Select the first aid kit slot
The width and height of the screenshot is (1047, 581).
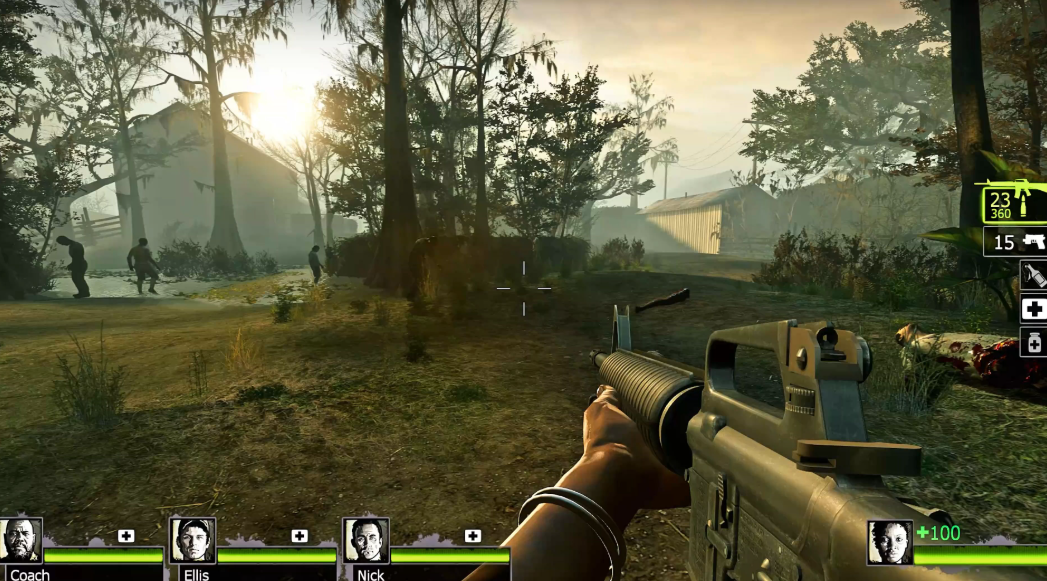tap(1033, 309)
